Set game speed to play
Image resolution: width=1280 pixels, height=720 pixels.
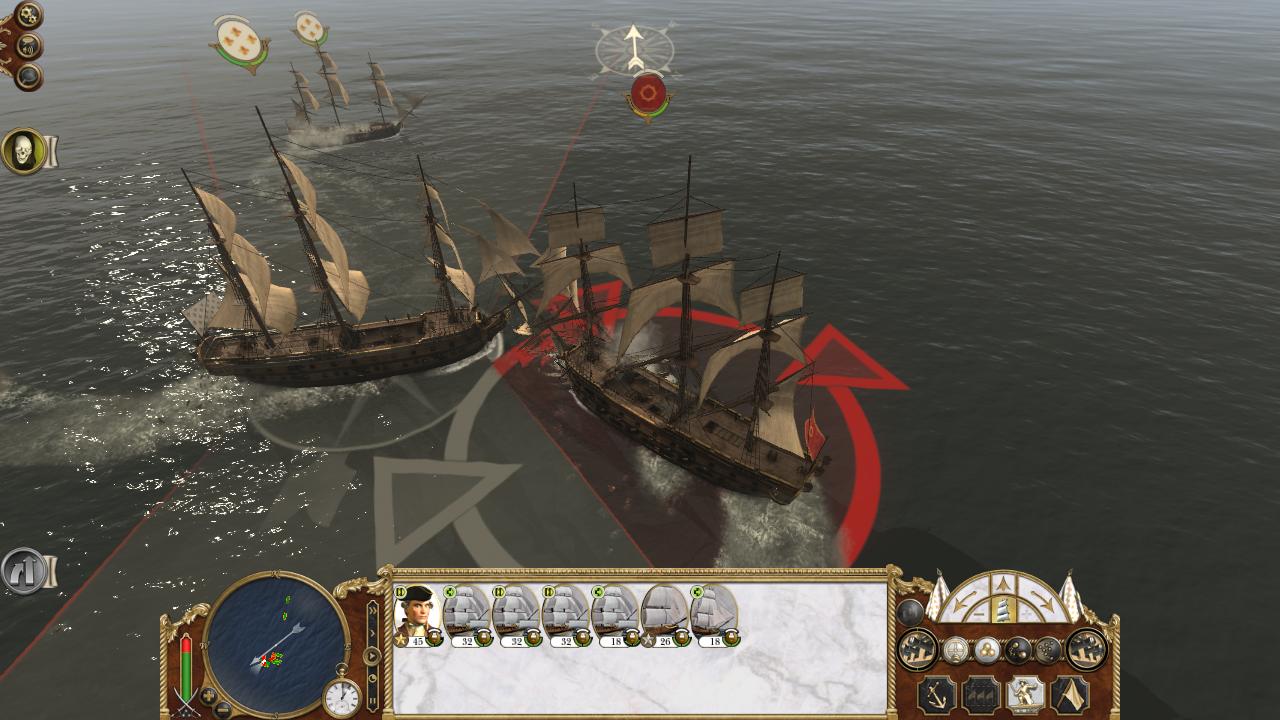coord(372,656)
